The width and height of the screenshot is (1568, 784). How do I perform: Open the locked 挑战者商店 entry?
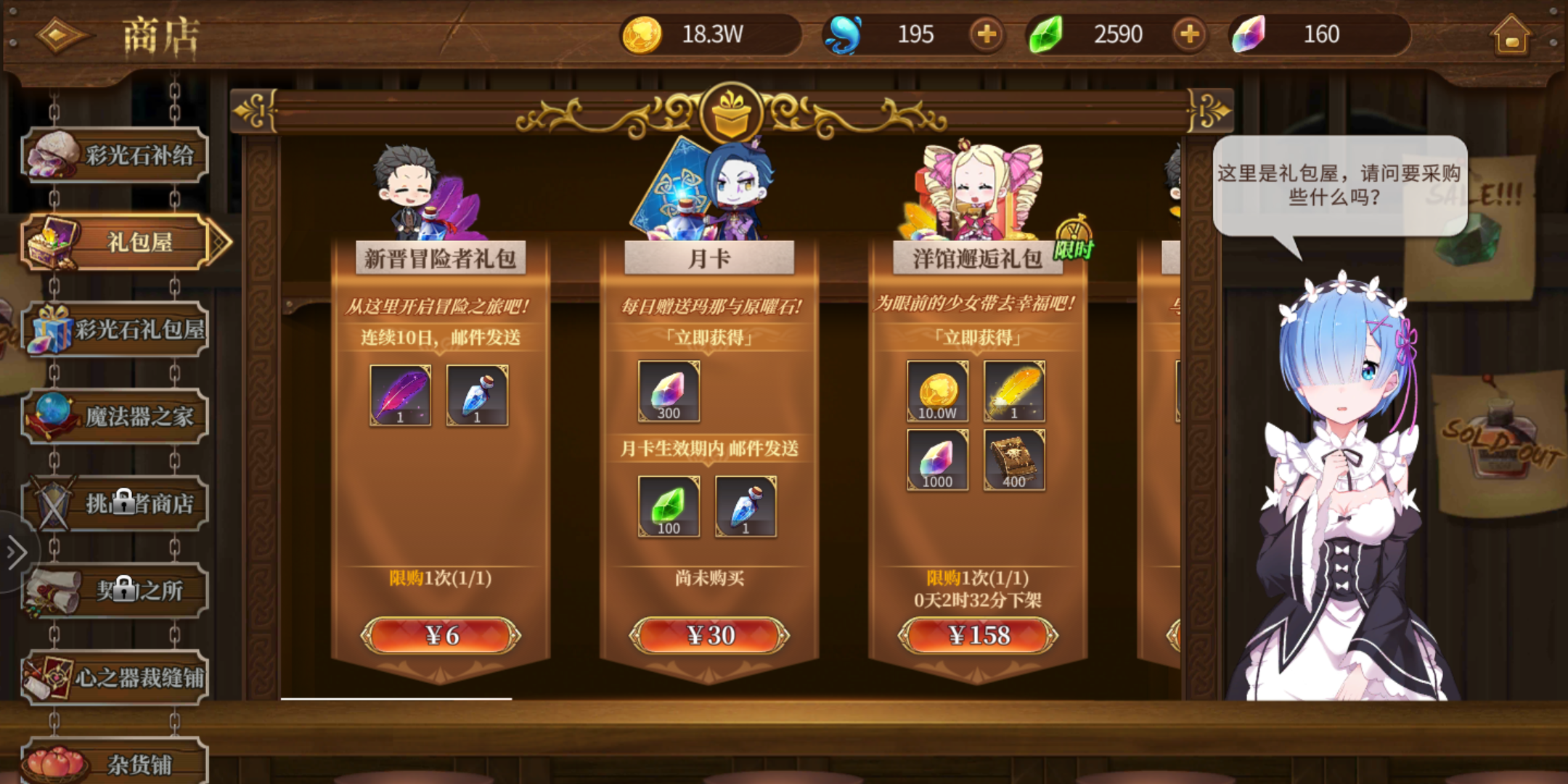pos(116,503)
